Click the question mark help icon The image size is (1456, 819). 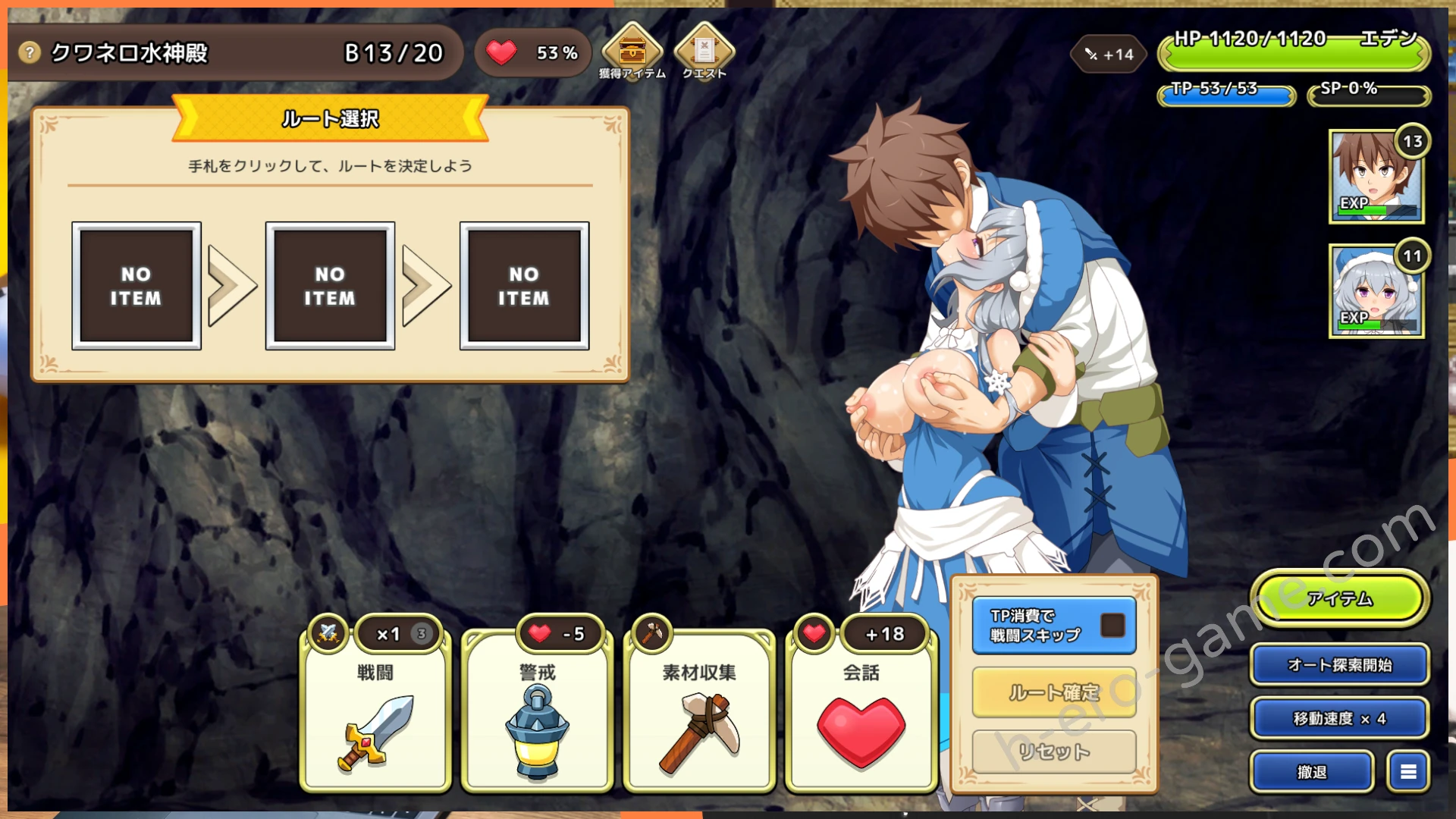29,52
